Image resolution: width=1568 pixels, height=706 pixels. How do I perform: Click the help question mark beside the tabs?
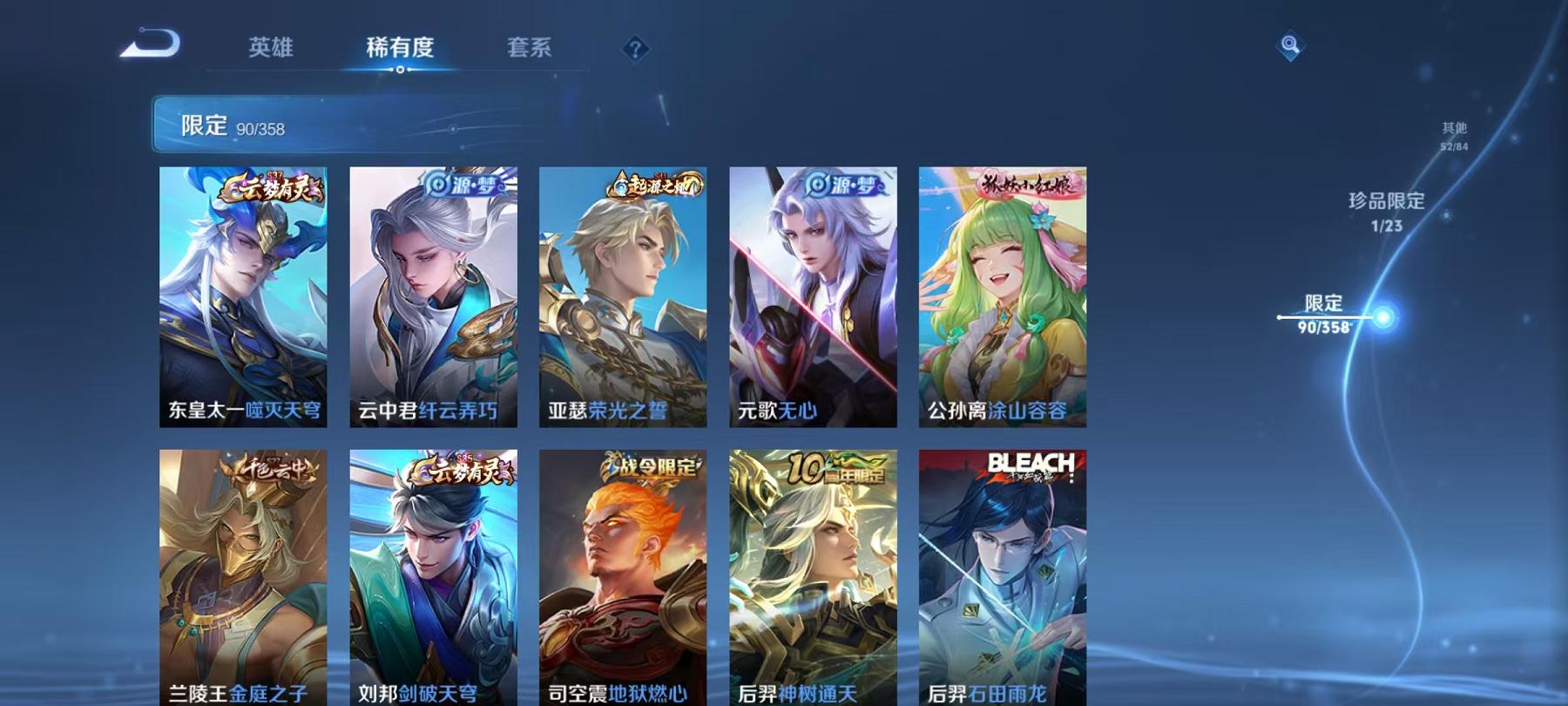pos(635,50)
